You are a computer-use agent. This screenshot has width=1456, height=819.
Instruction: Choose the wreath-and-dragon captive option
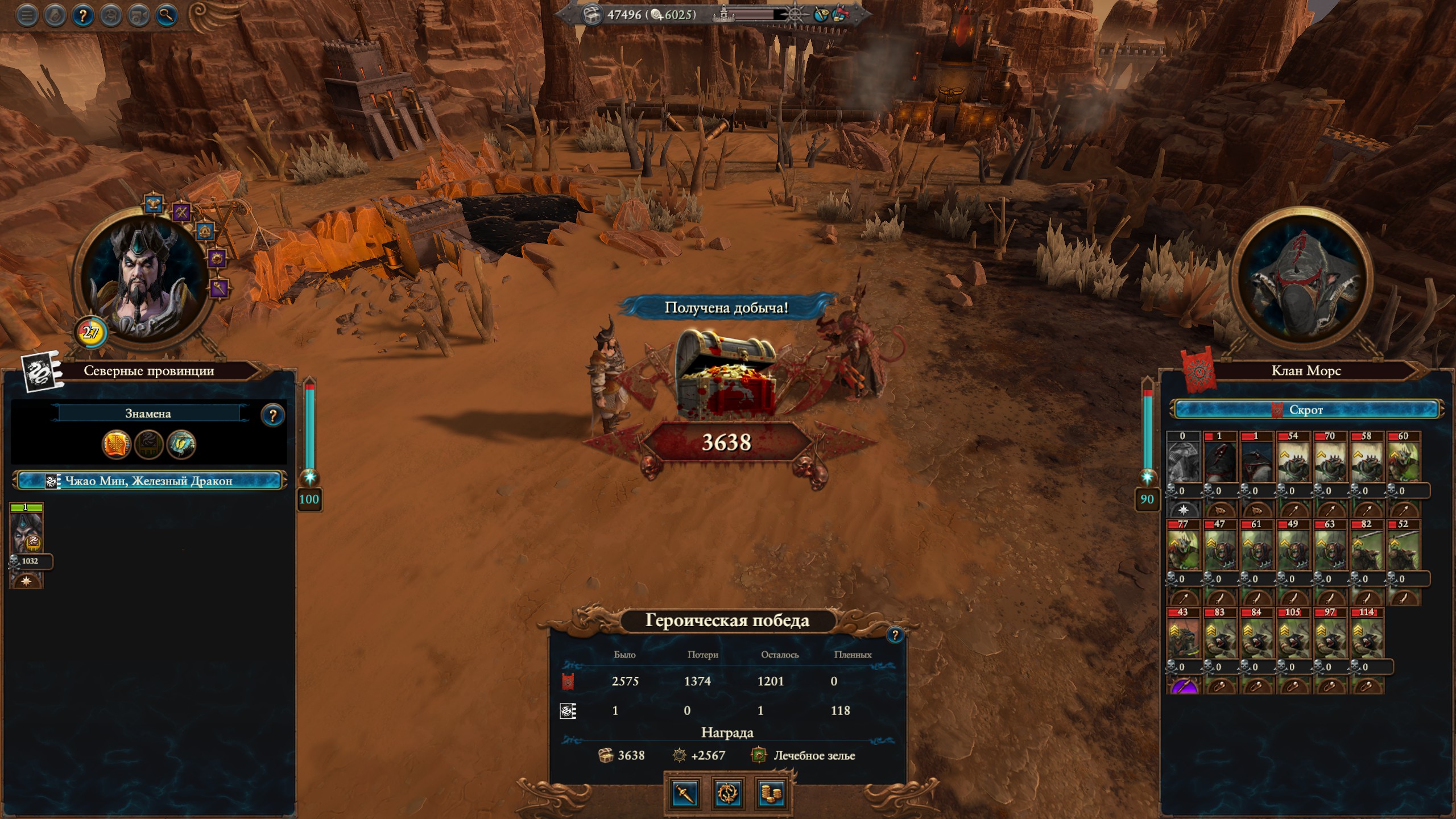click(x=728, y=793)
